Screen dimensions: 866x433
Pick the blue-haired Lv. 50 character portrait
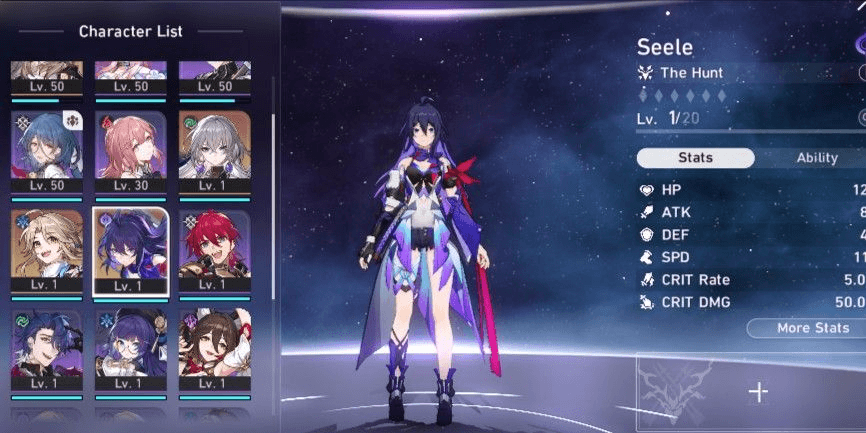point(46,148)
